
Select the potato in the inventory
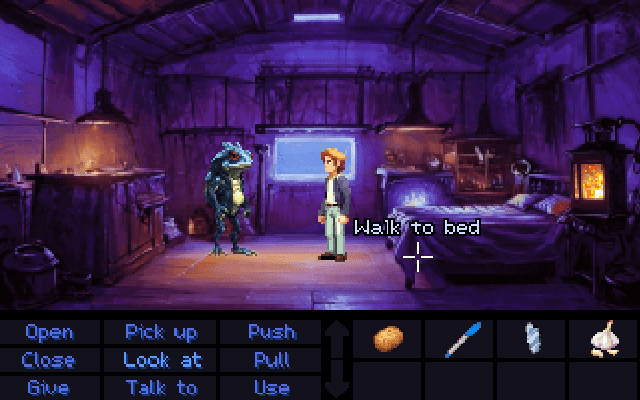[x=388, y=339]
